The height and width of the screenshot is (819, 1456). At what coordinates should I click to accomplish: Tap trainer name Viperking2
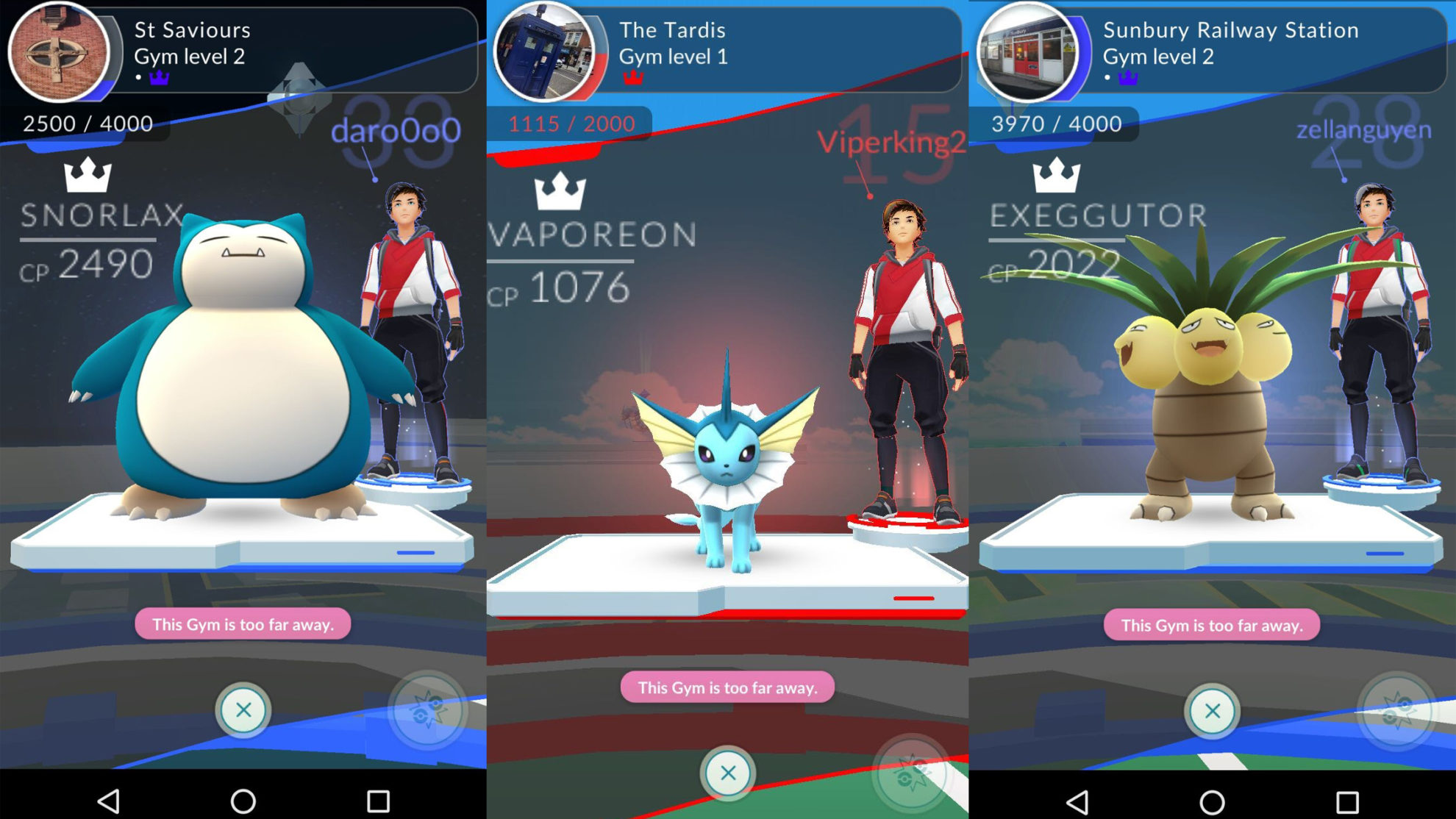coord(890,143)
